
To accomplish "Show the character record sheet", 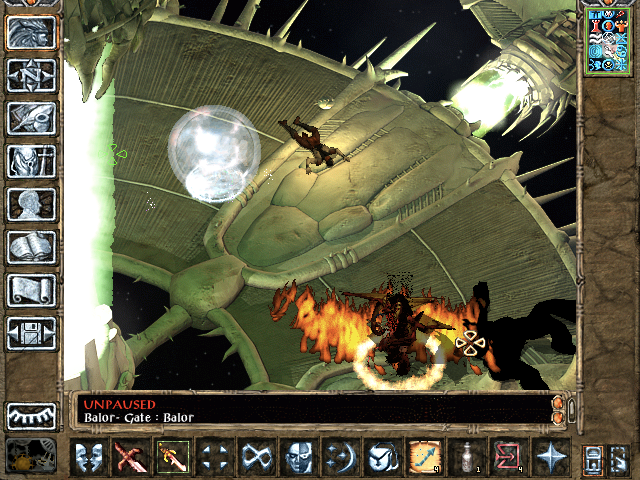I will [x=31, y=204].
